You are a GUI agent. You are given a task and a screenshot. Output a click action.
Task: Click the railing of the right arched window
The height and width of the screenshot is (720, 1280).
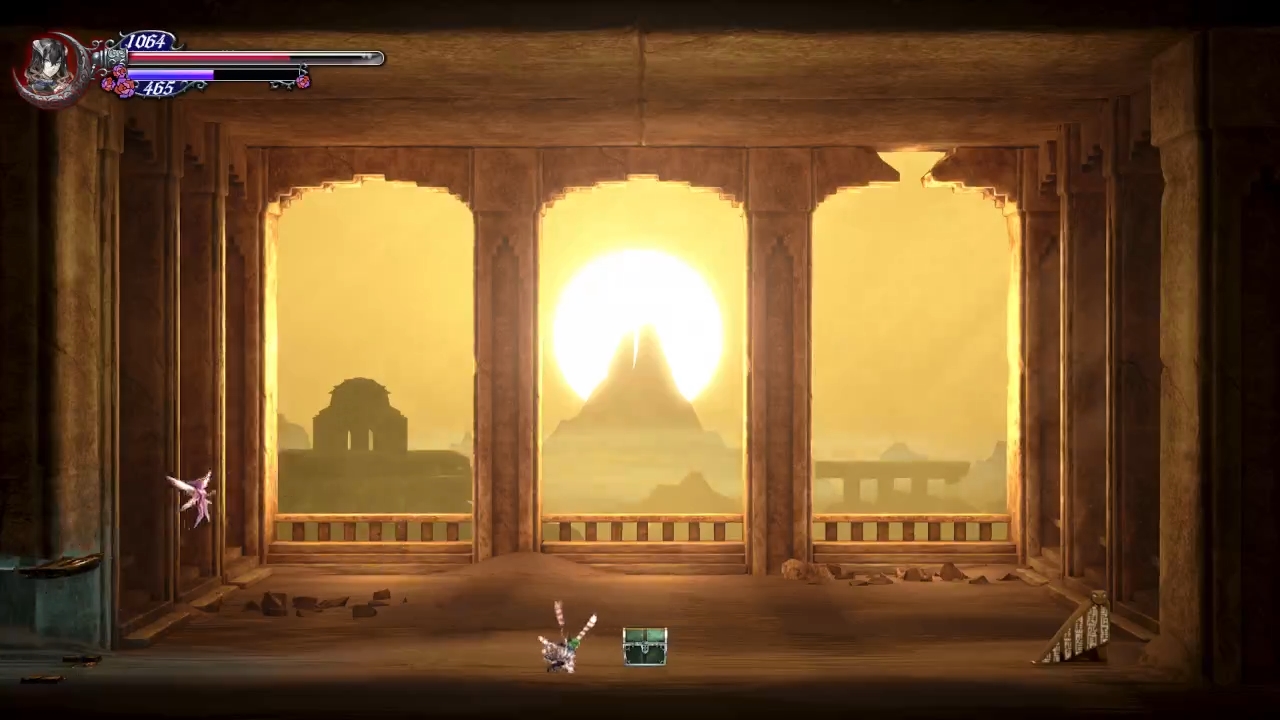(910, 530)
